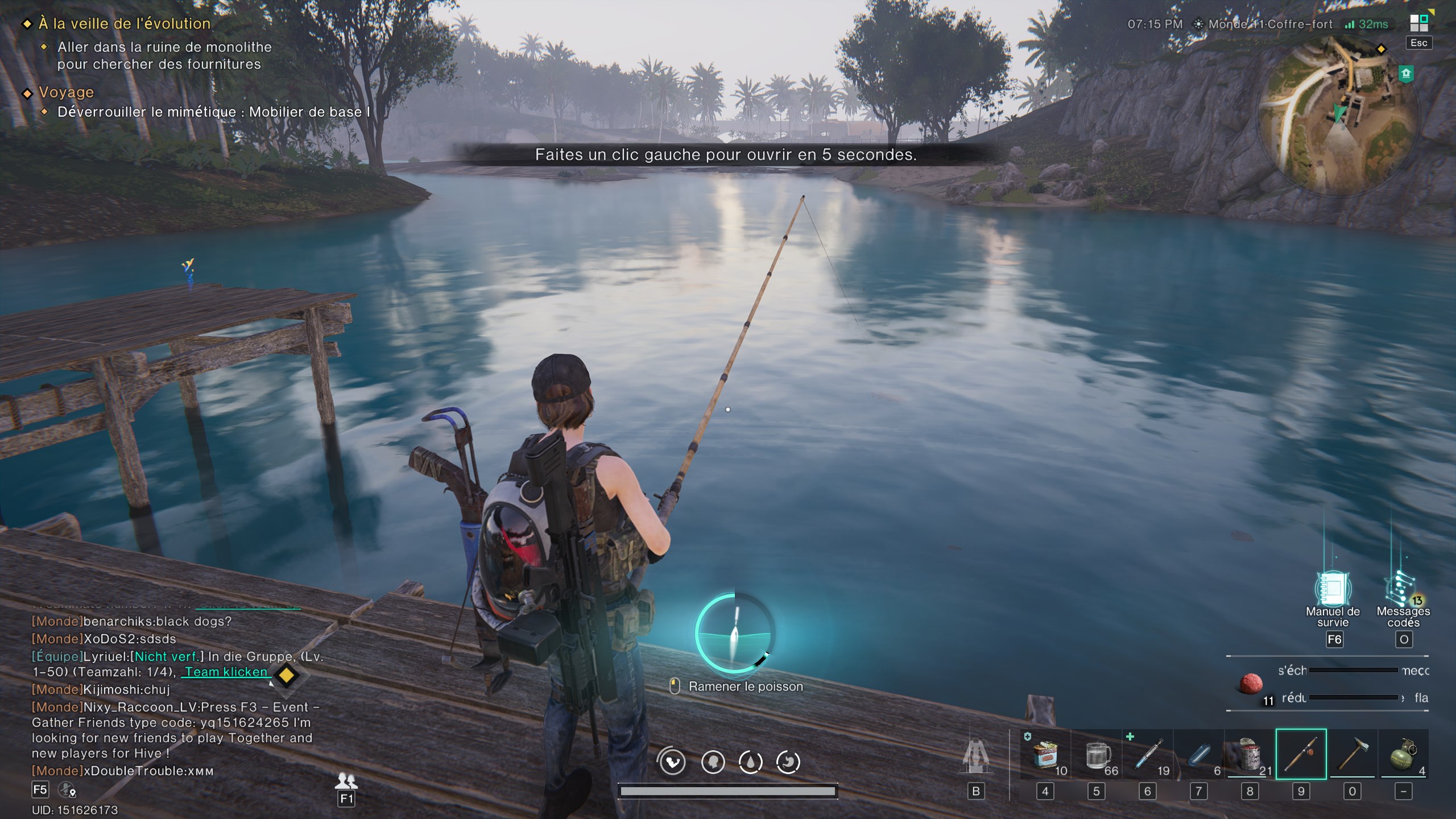Select the opened tin can bait slot
The height and width of the screenshot is (819, 1456).
[x=1250, y=754]
